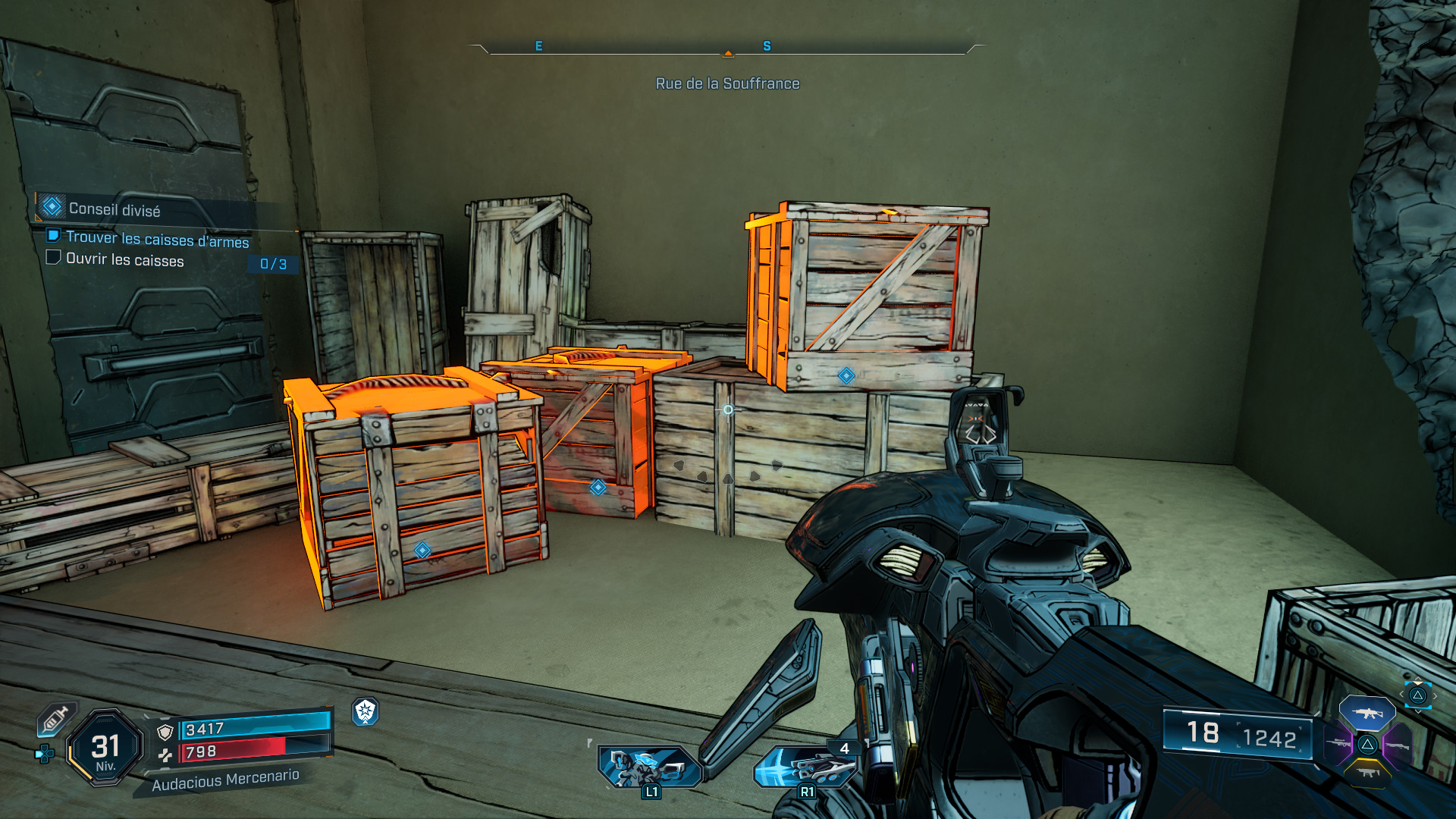Screen dimensions: 1456x819
Task: Select the equipped assault rifle slot
Action: pyautogui.click(x=1367, y=713)
